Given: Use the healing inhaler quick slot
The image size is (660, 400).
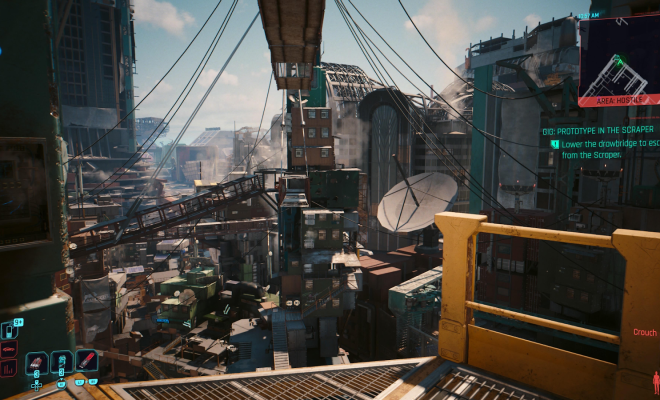Looking at the screenshot, I should (61, 362).
